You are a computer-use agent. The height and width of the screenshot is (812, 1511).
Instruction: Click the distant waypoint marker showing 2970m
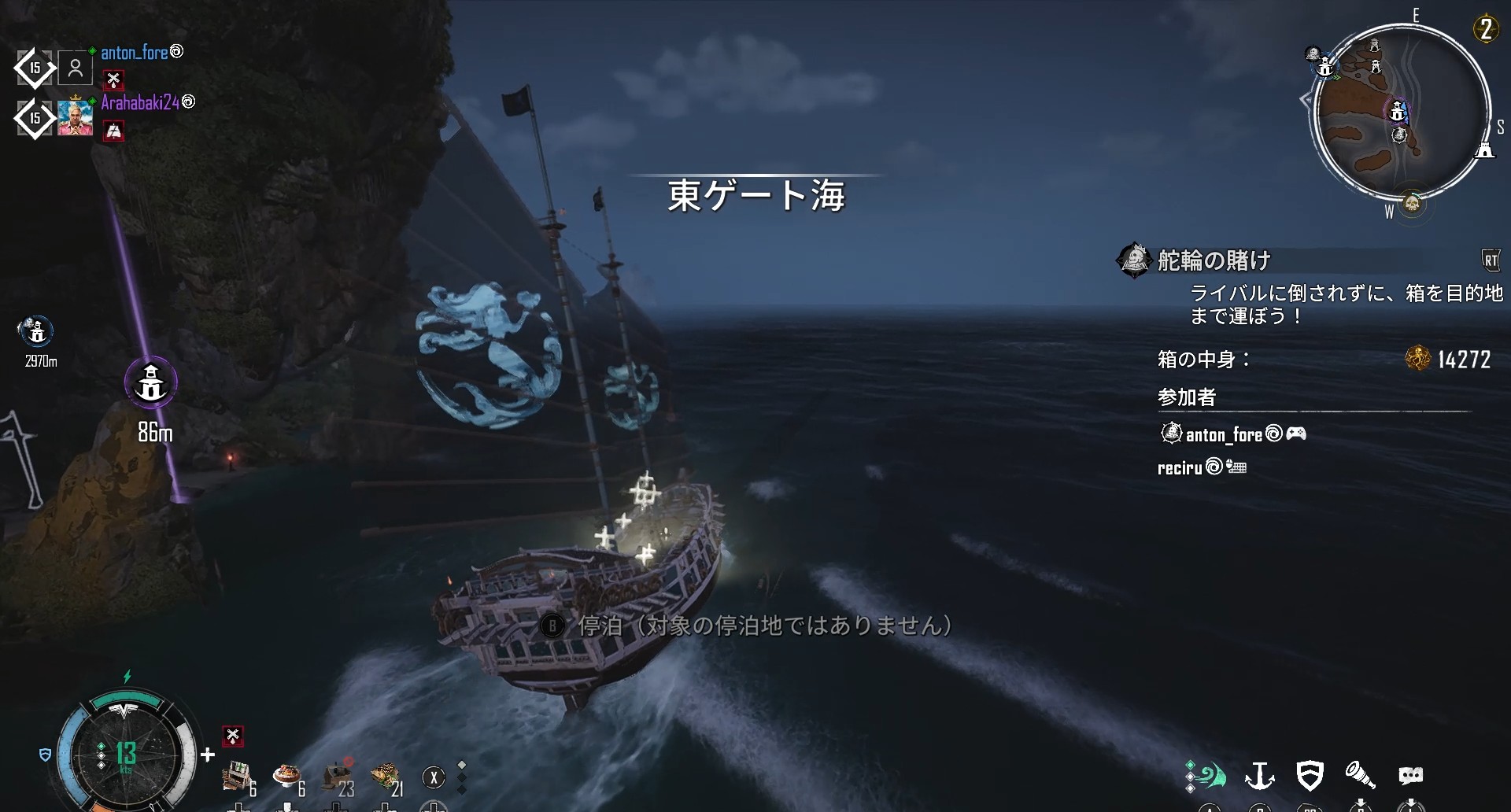coord(37,331)
